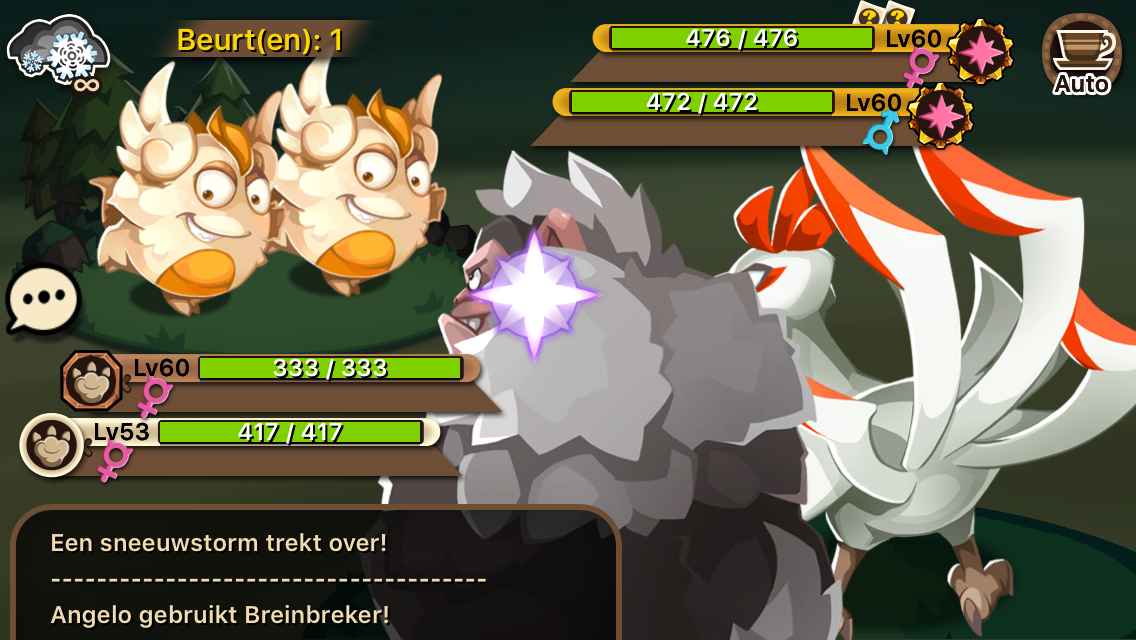Screen dimensions: 1136x640
Task: Tap the pink star icon beside the 476 HP bar
Action: (979, 50)
